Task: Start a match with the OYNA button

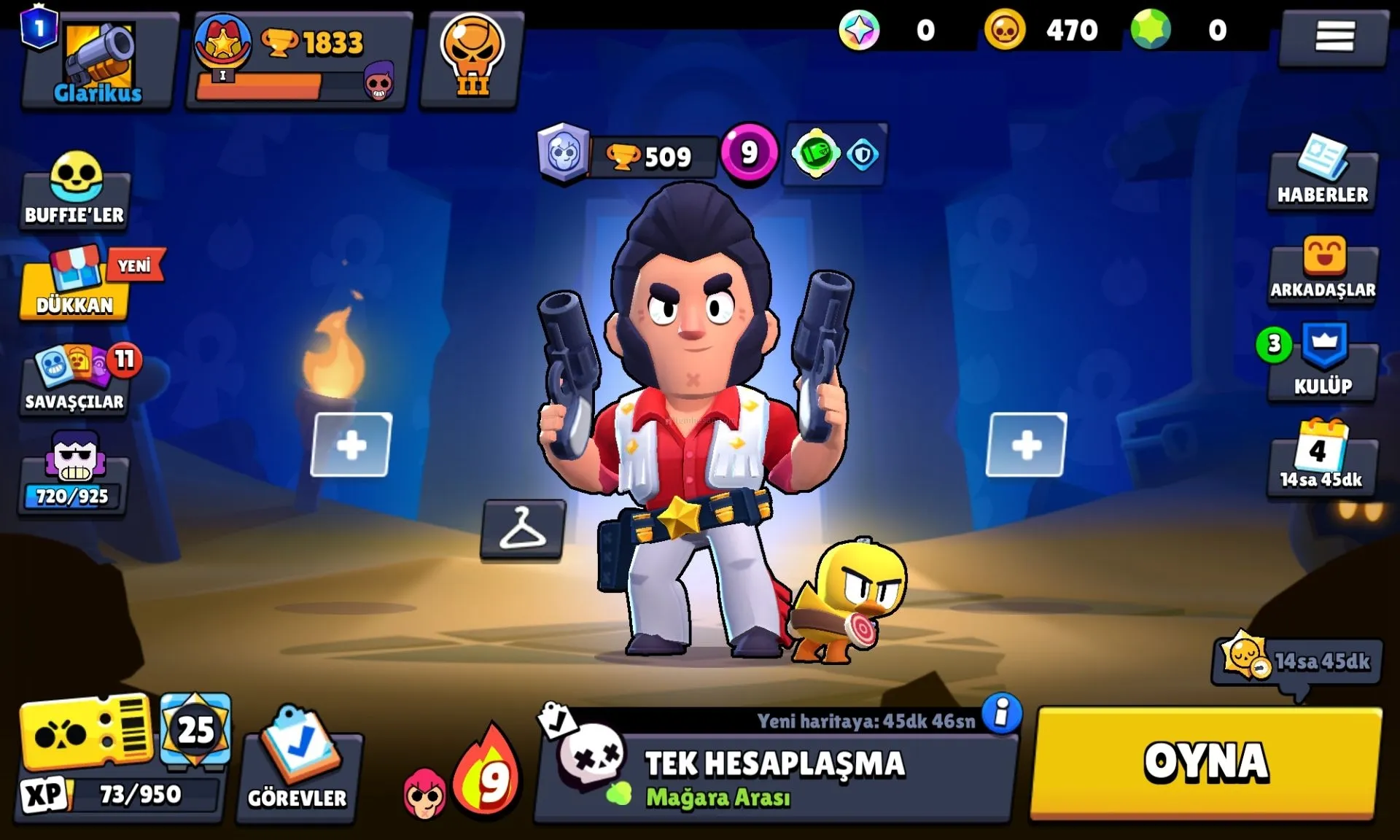Action: (1206, 763)
